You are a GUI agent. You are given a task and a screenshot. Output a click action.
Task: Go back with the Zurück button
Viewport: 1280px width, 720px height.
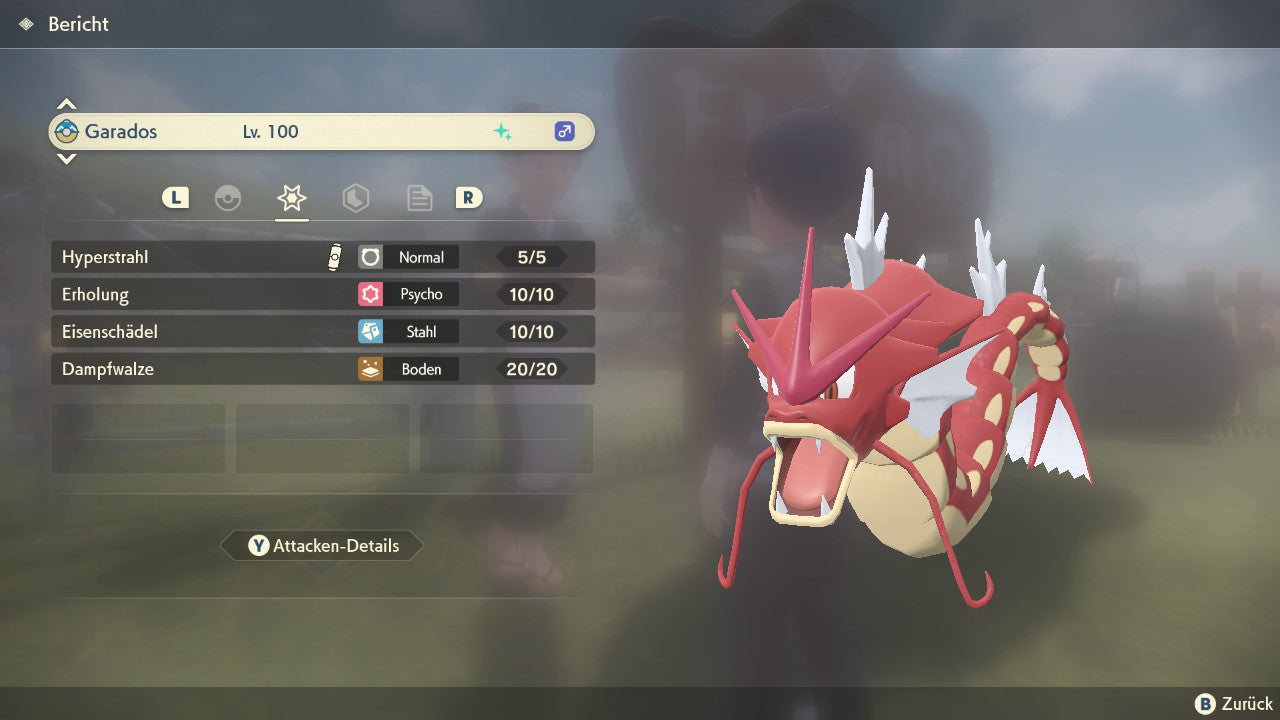(x=1234, y=704)
